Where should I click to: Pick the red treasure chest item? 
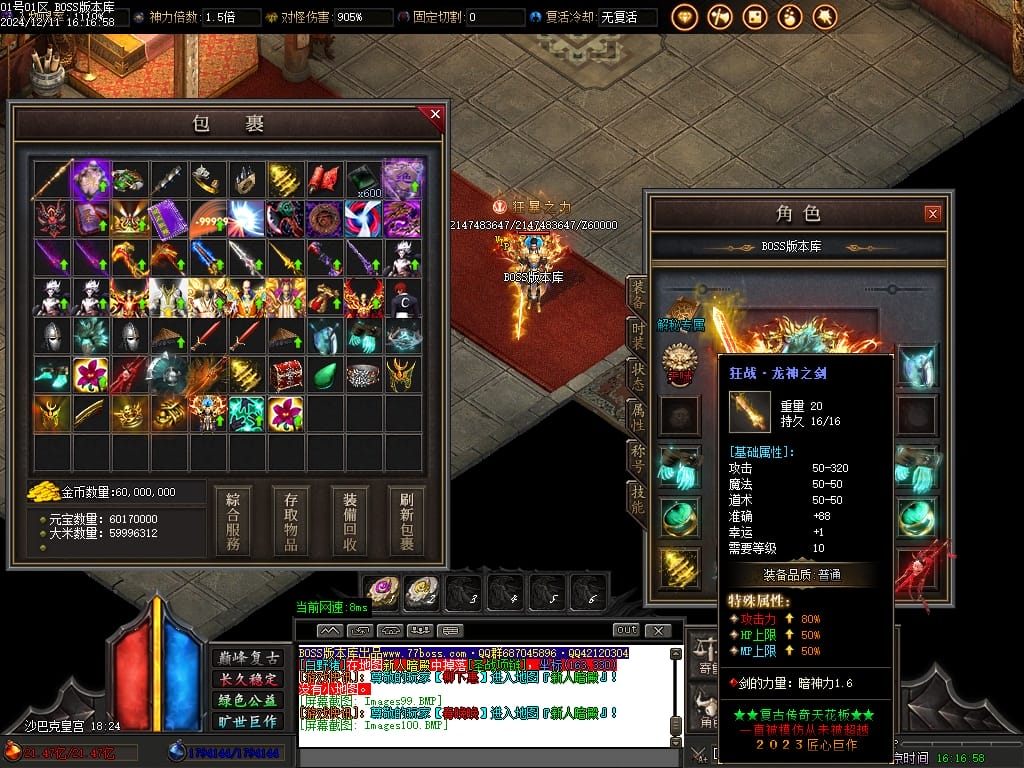point(286,375)
